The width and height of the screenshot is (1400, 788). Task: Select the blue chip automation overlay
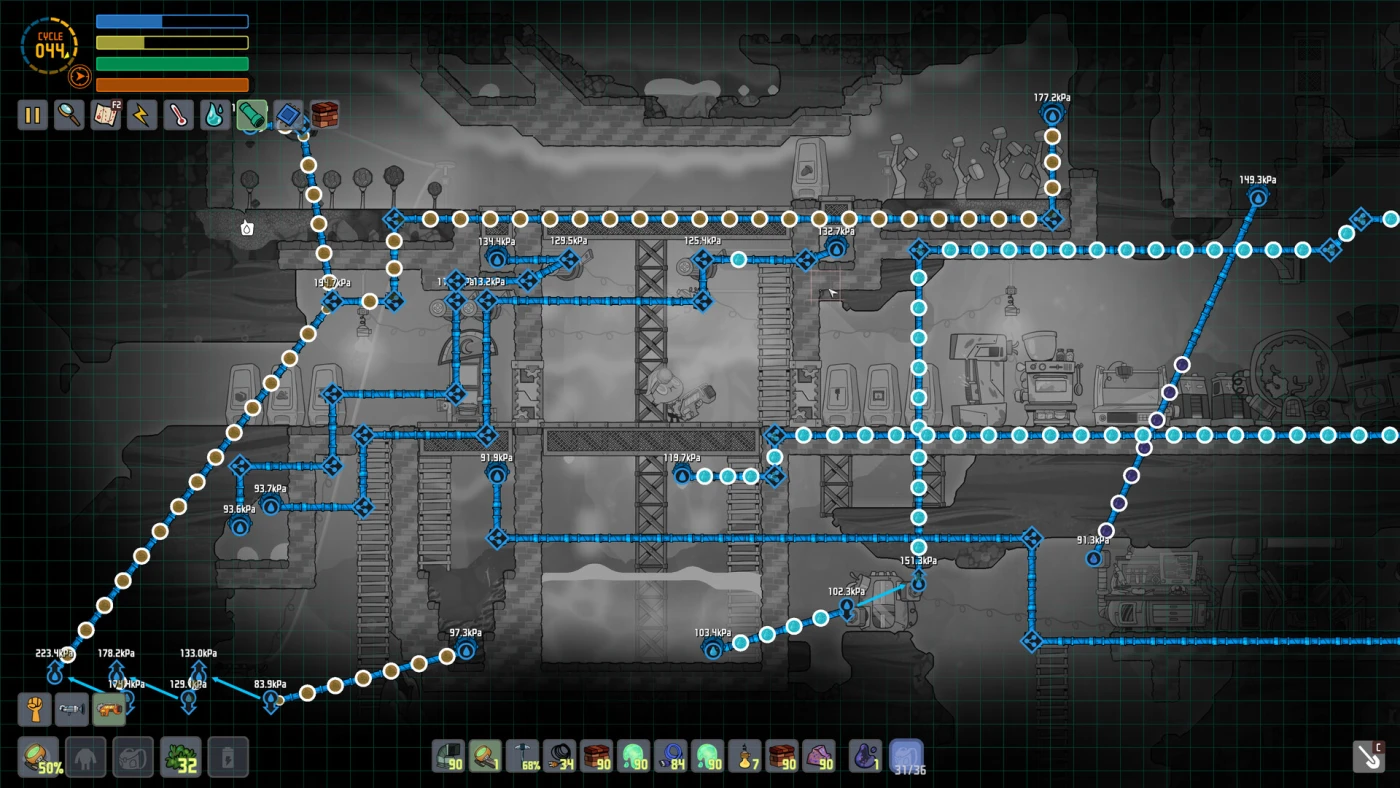288,115
